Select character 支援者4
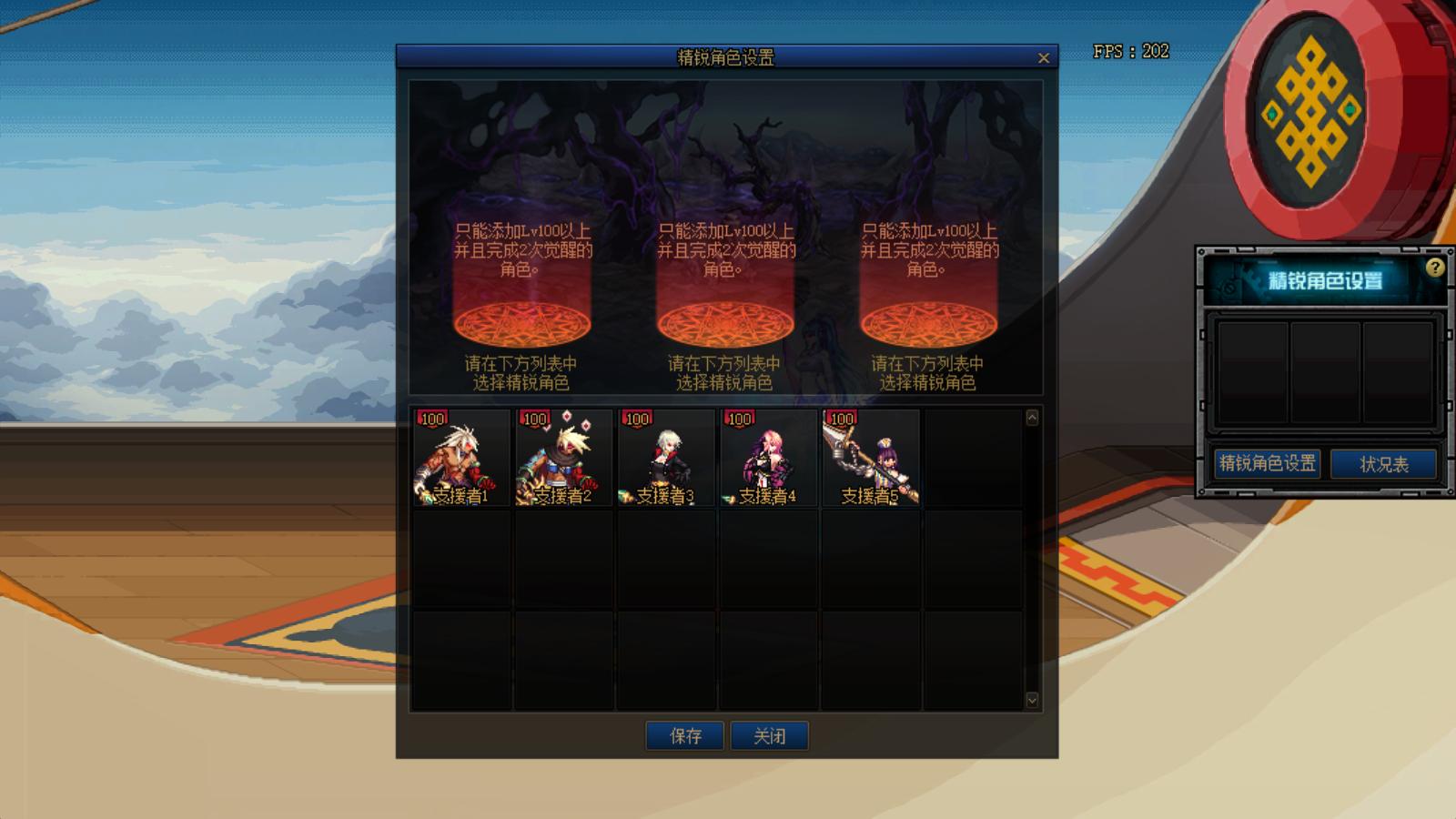Viewport: 1456px width, 819px height. [768, 458]
